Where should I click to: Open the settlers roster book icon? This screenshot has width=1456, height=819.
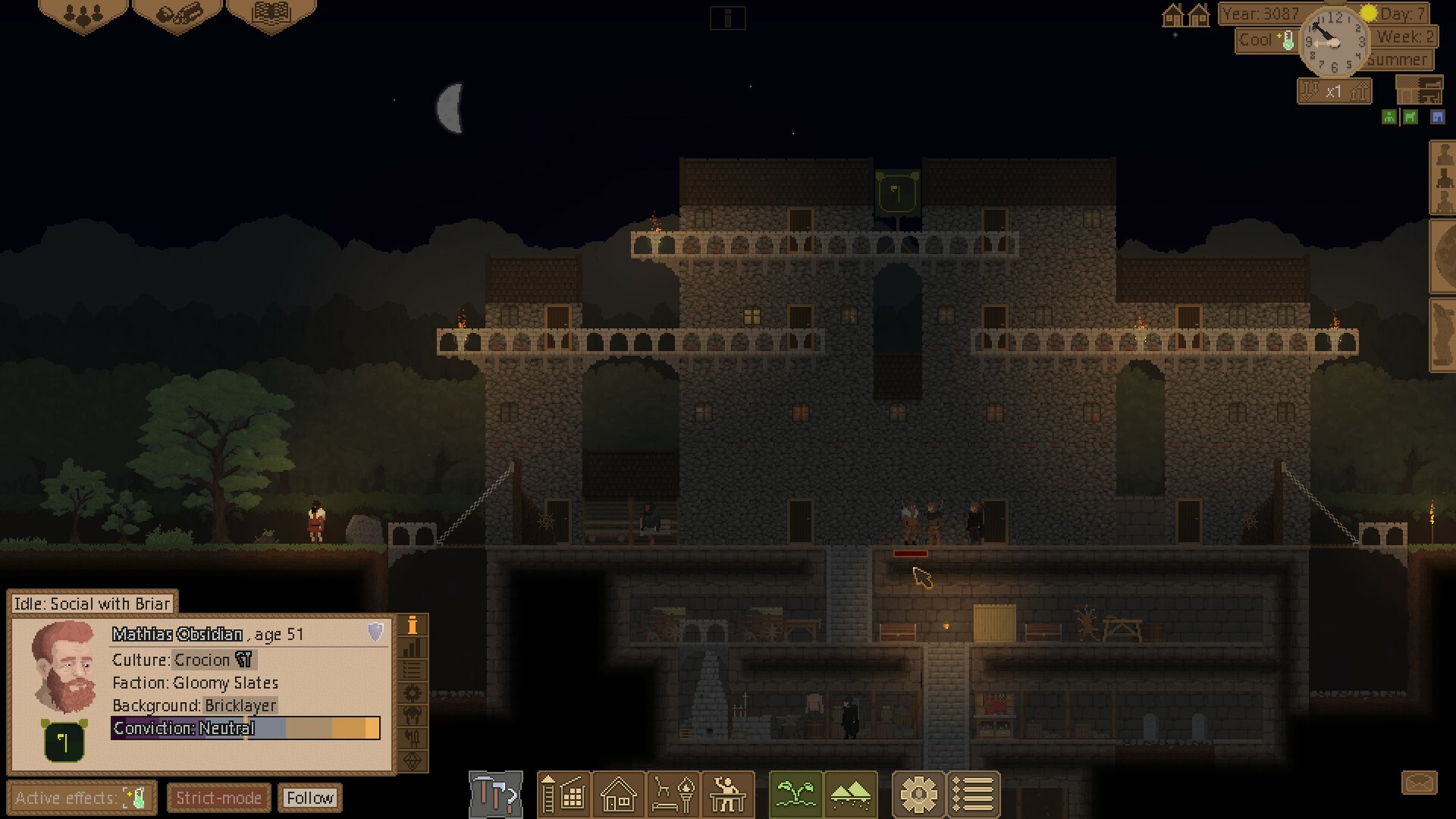pos(269,14)
